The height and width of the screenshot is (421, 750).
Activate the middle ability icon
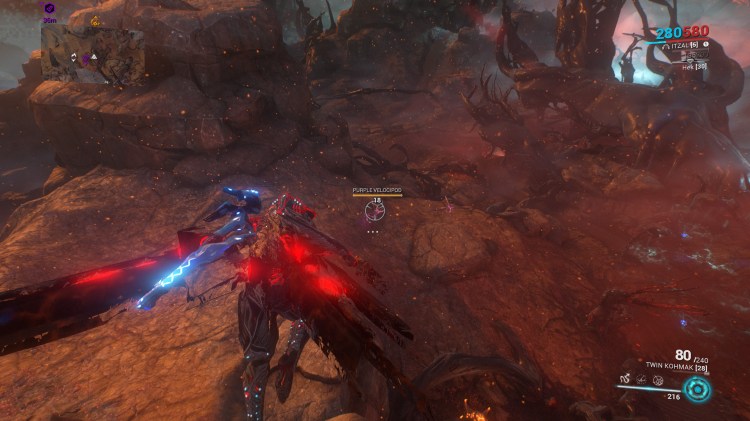(642, 381)
